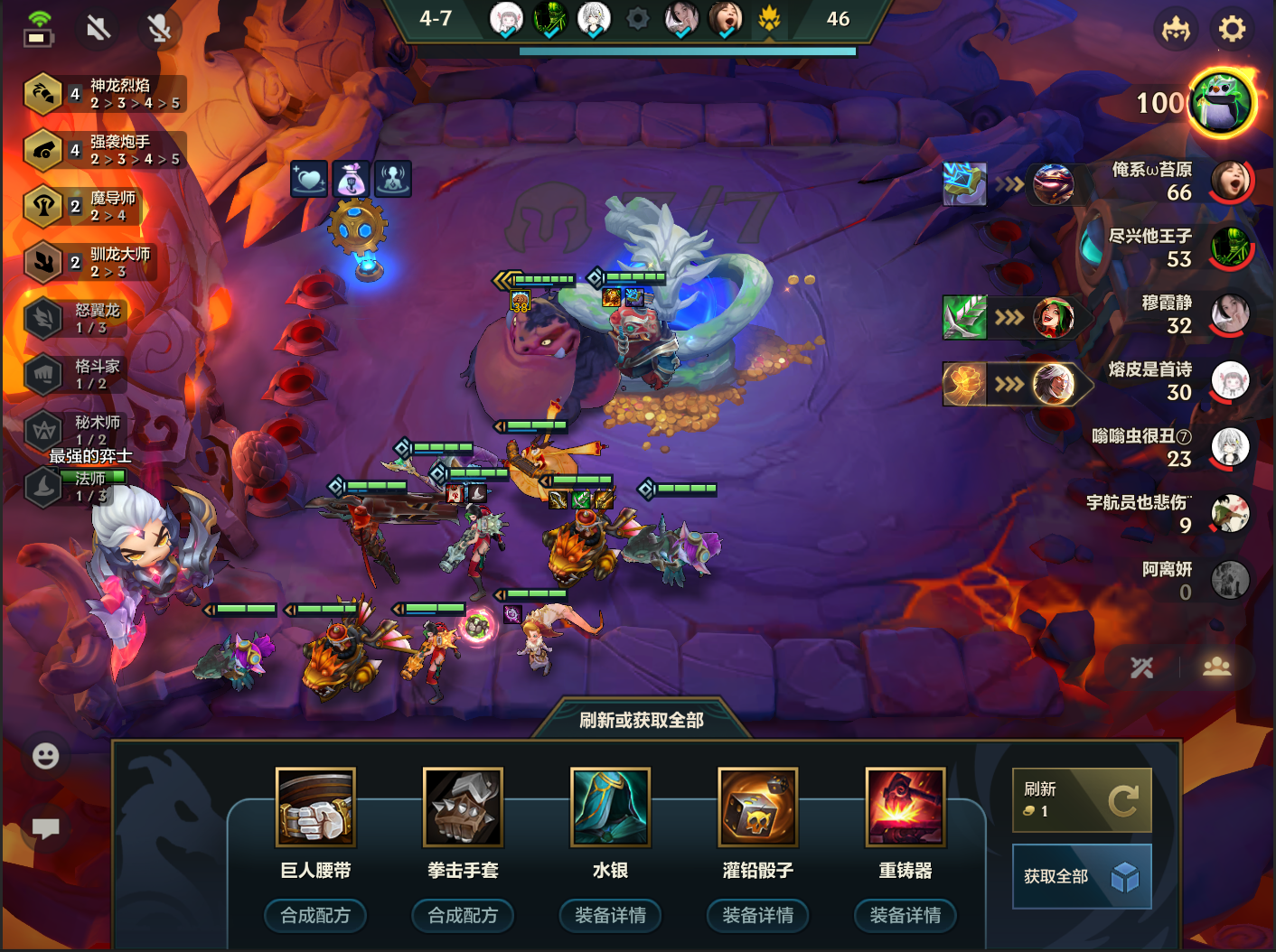This screenshot has width=1276, height=952.
Task: Switch to the first player portrait in top bar
Action: [506, 18]
